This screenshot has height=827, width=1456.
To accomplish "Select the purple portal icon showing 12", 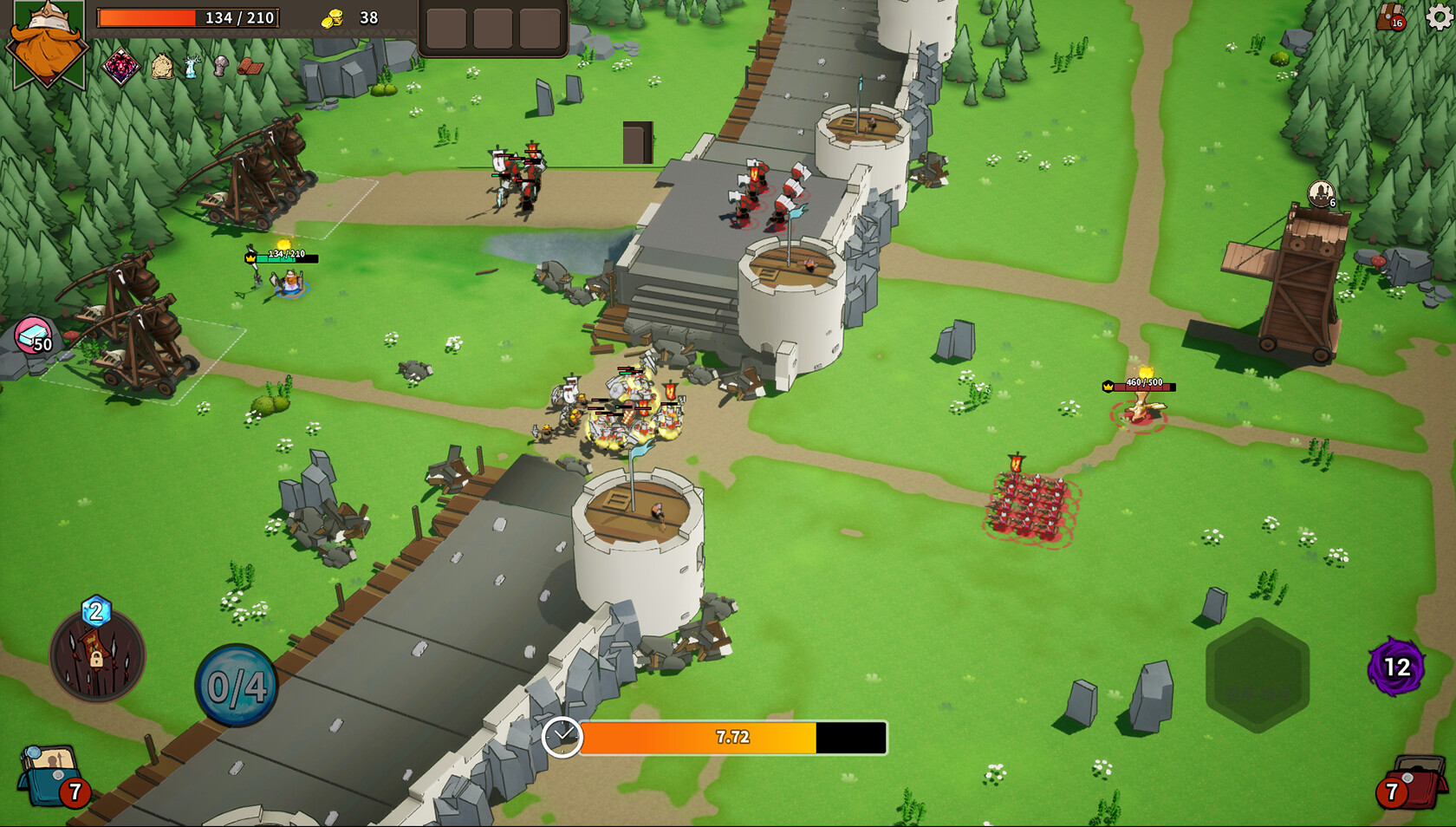I will 1395,667.
